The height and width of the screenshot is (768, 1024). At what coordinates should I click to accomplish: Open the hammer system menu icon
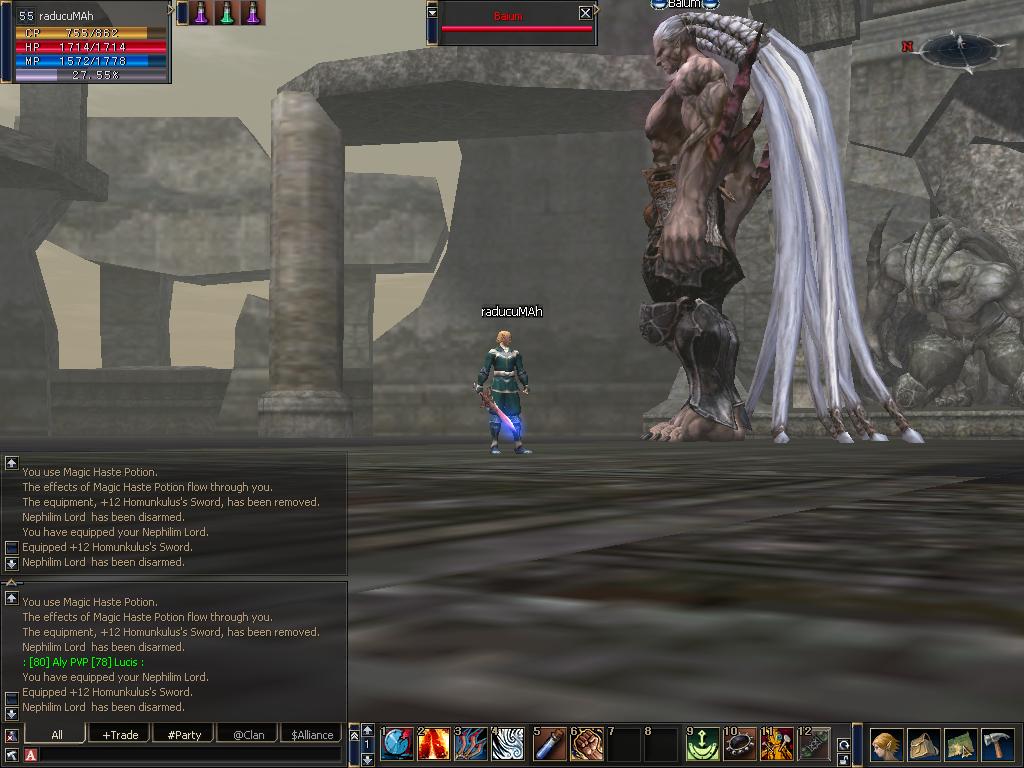point(997,745)
